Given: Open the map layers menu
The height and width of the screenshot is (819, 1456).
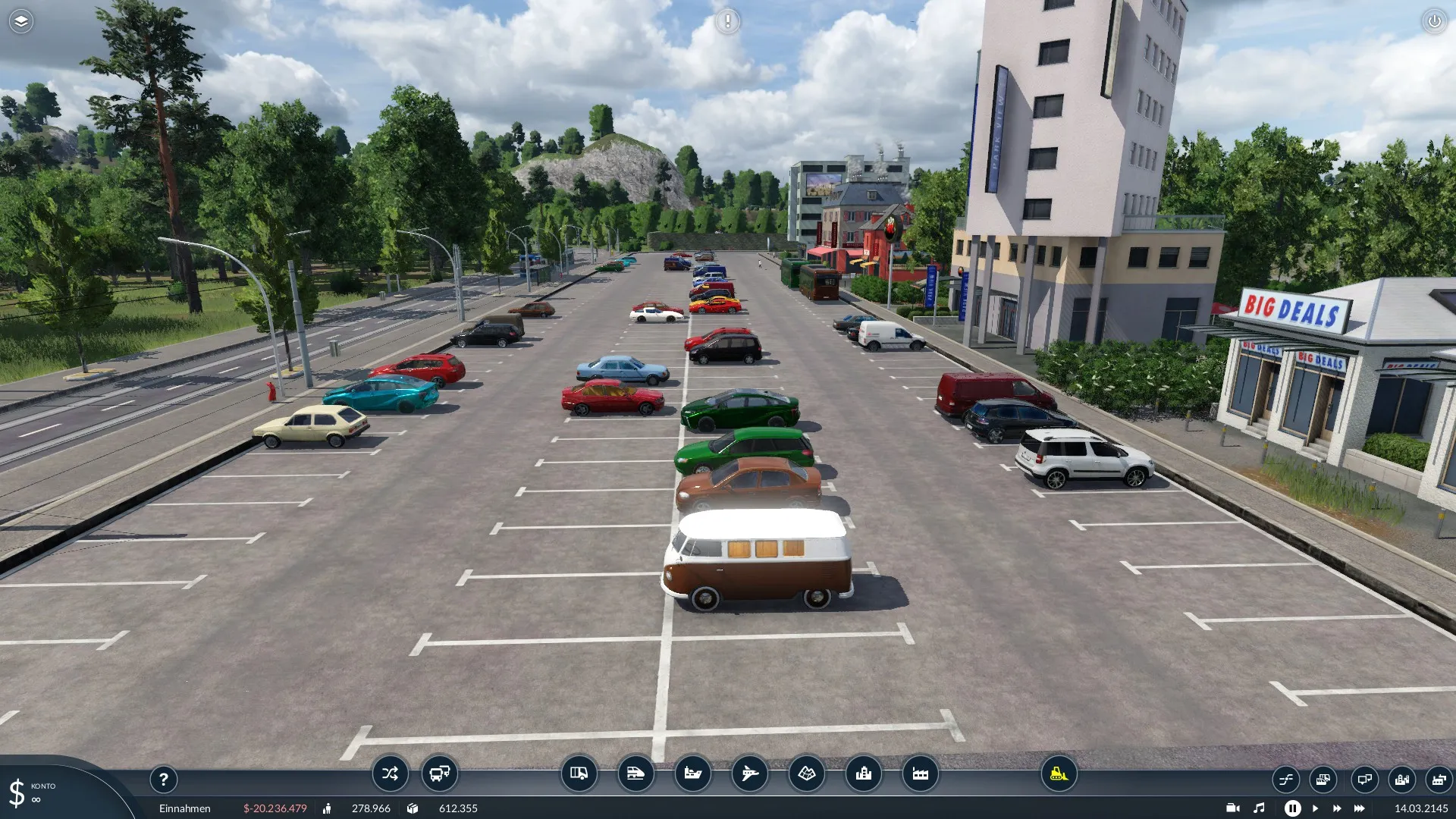Looking at the screenshot, I should pos(20,21).
